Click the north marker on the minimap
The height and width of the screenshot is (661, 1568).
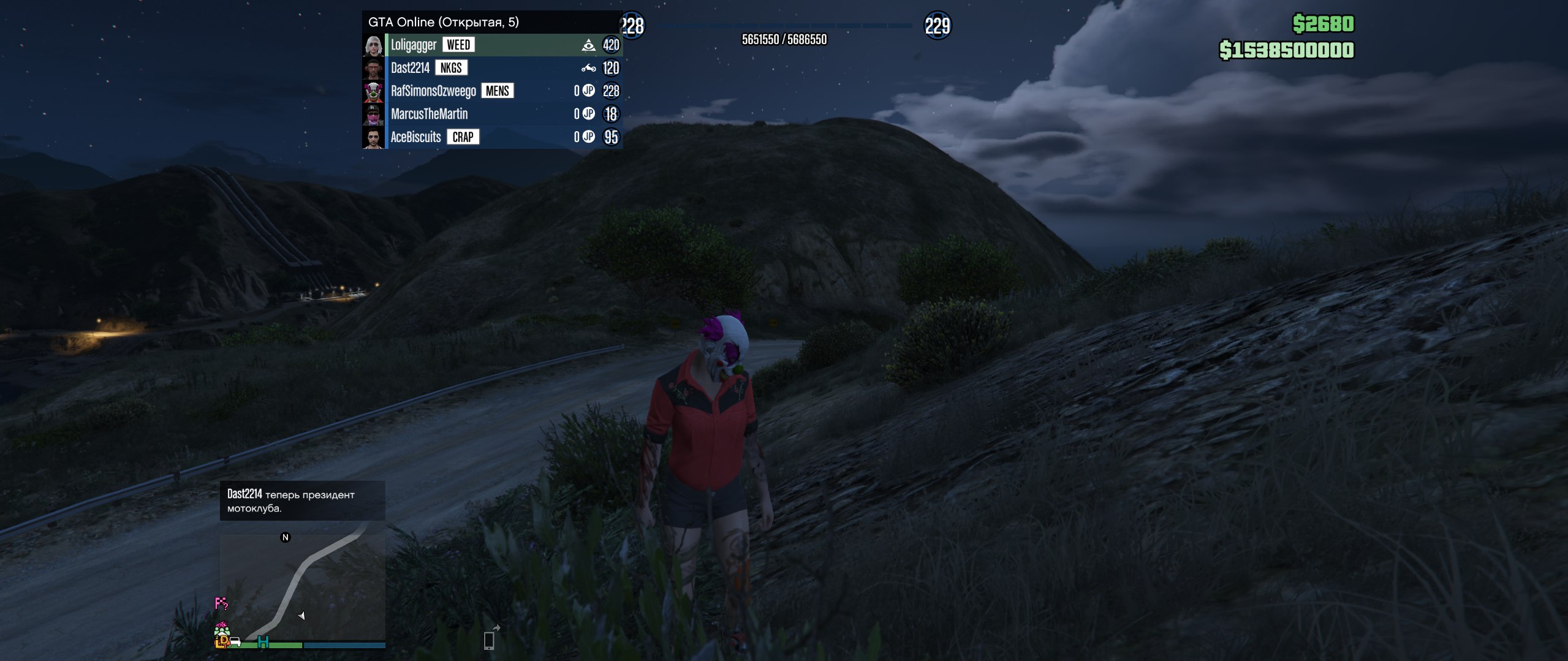pos(285,537)
